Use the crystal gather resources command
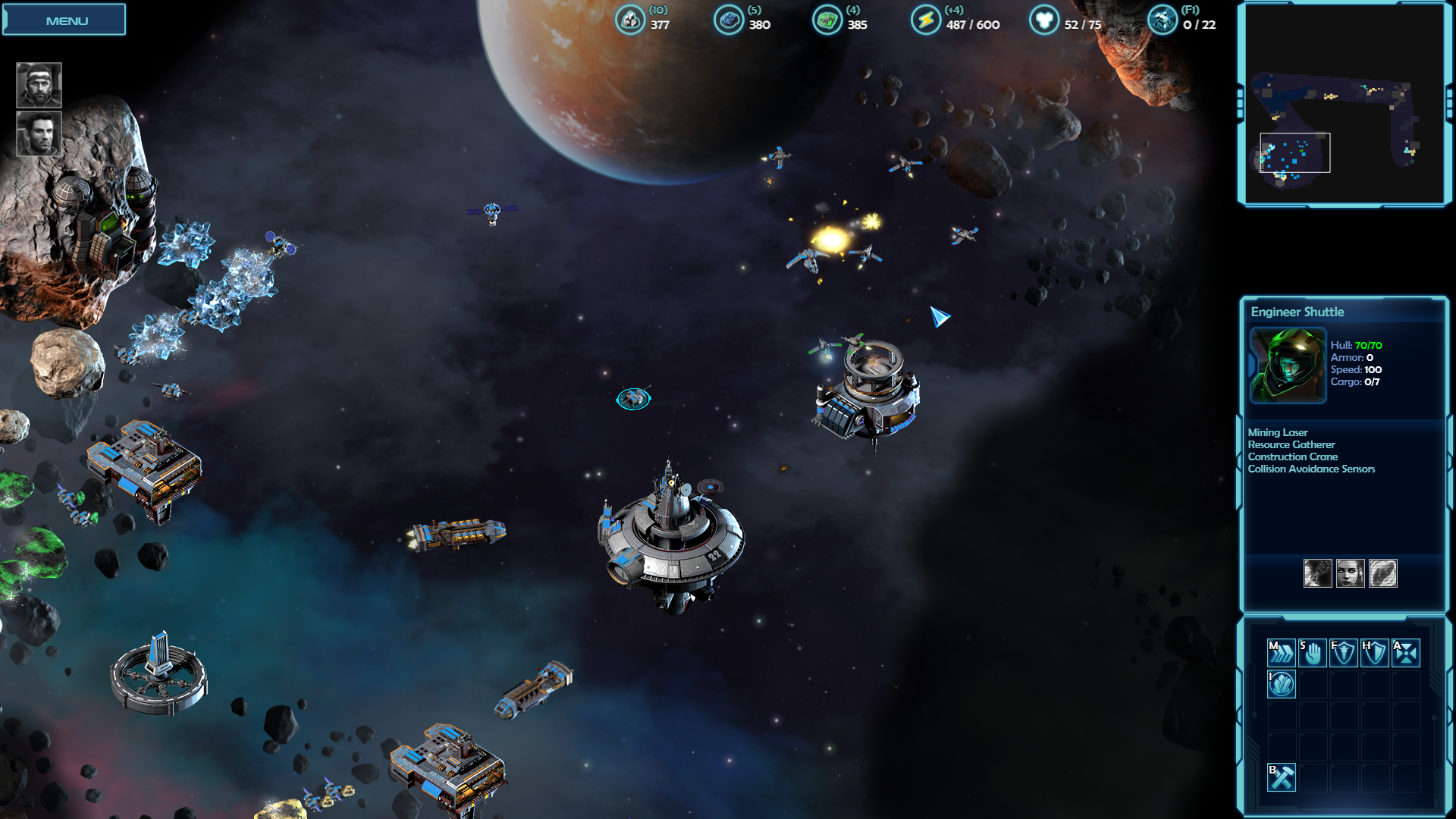Screen dimensions: 1456x819 tap(1282, 684)
